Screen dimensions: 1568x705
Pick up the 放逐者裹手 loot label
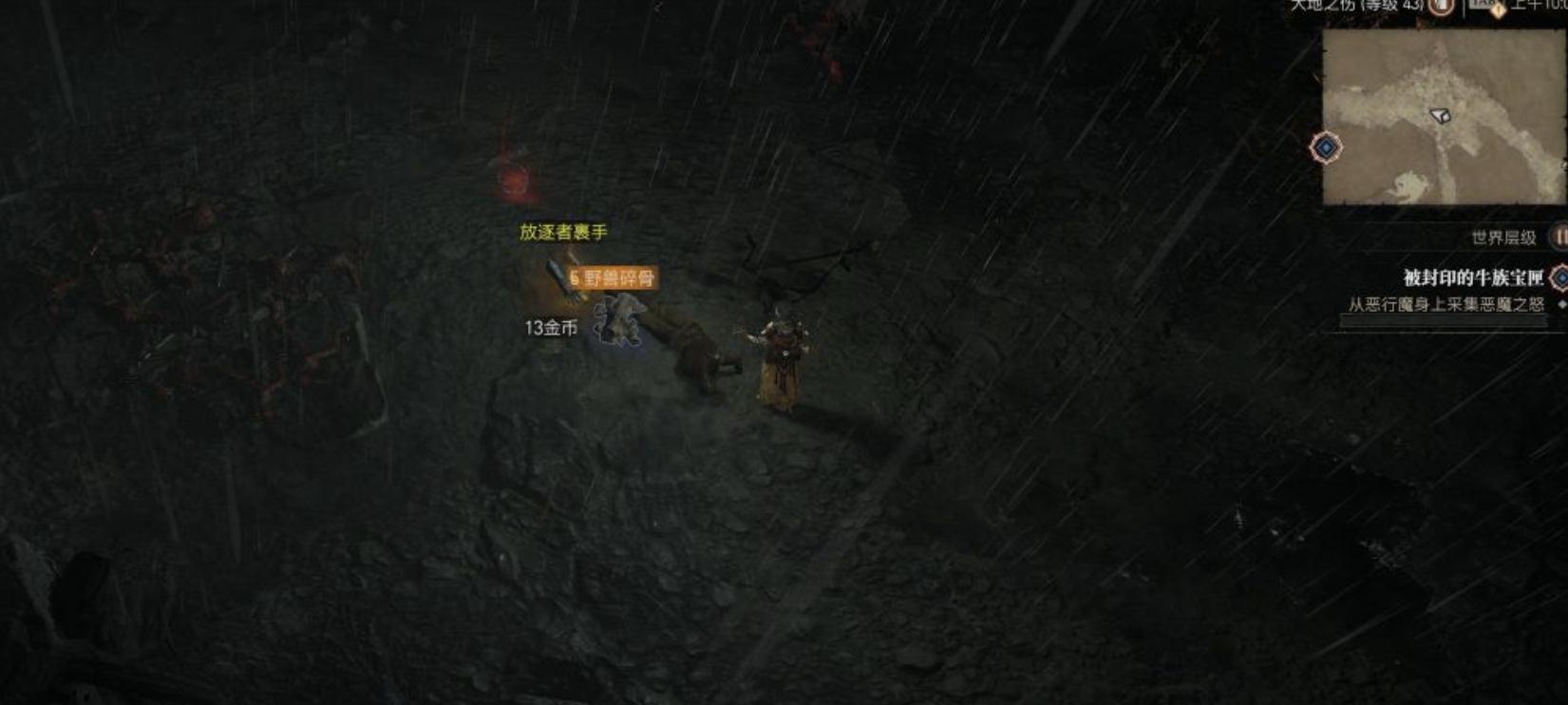point(563,232)
